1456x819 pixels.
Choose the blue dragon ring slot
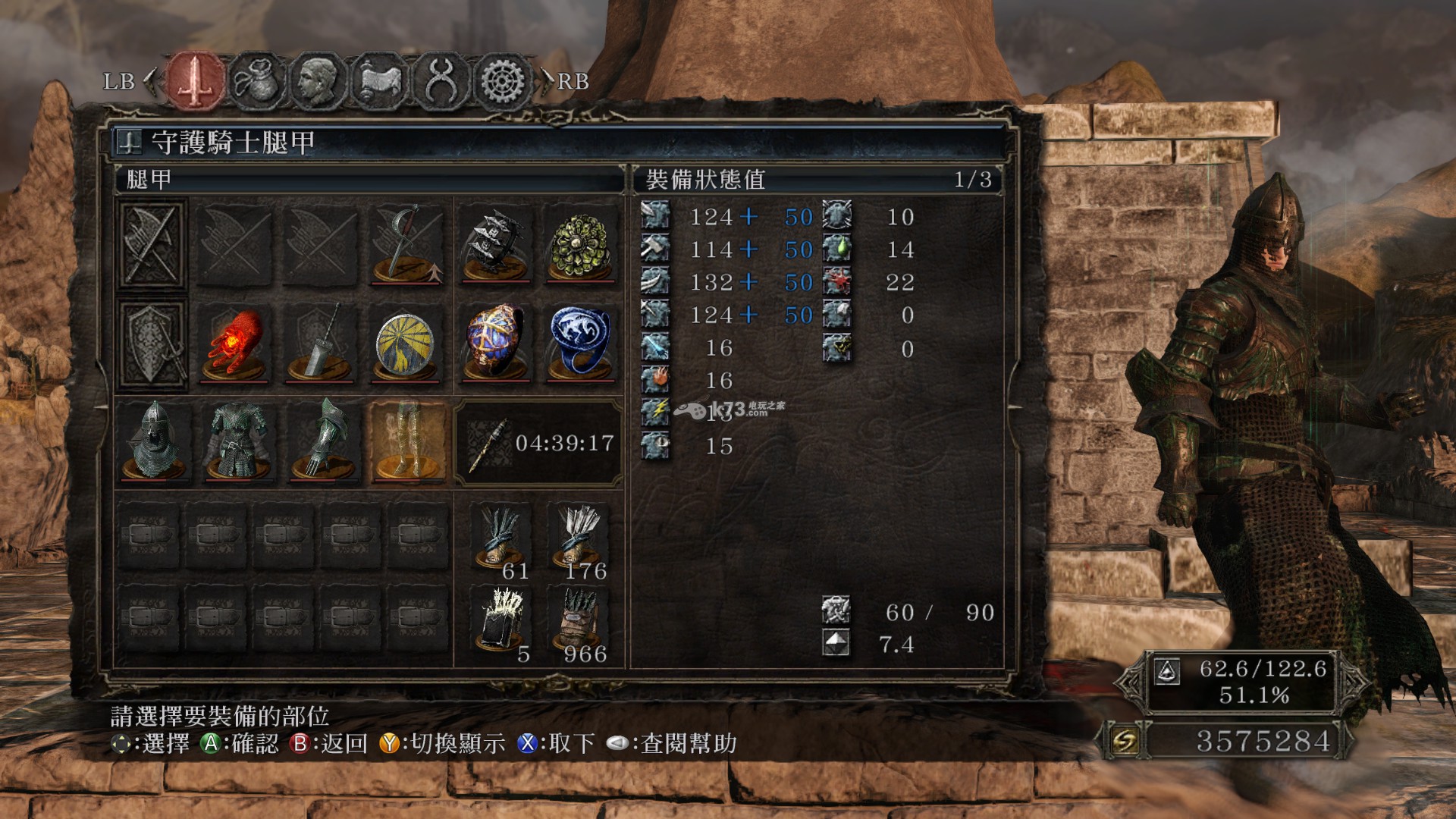point(581,344)
